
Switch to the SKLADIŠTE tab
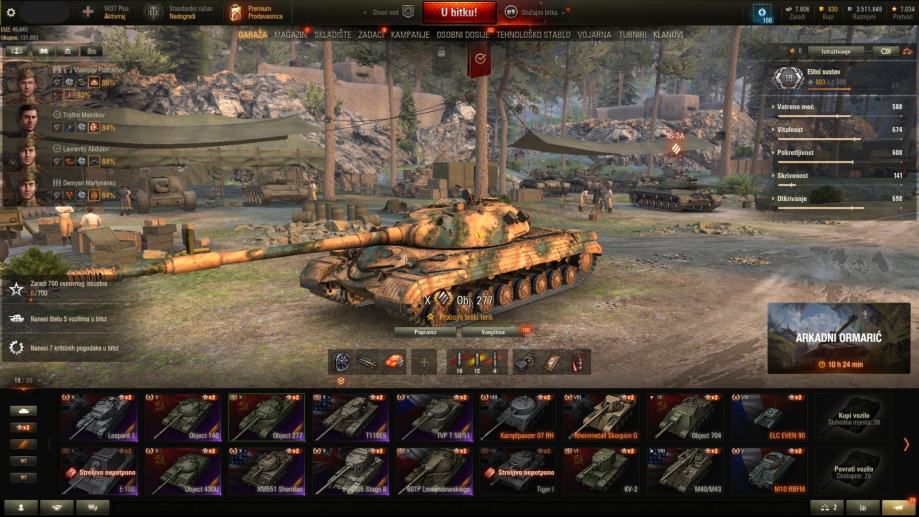click(x=334, y=34)
